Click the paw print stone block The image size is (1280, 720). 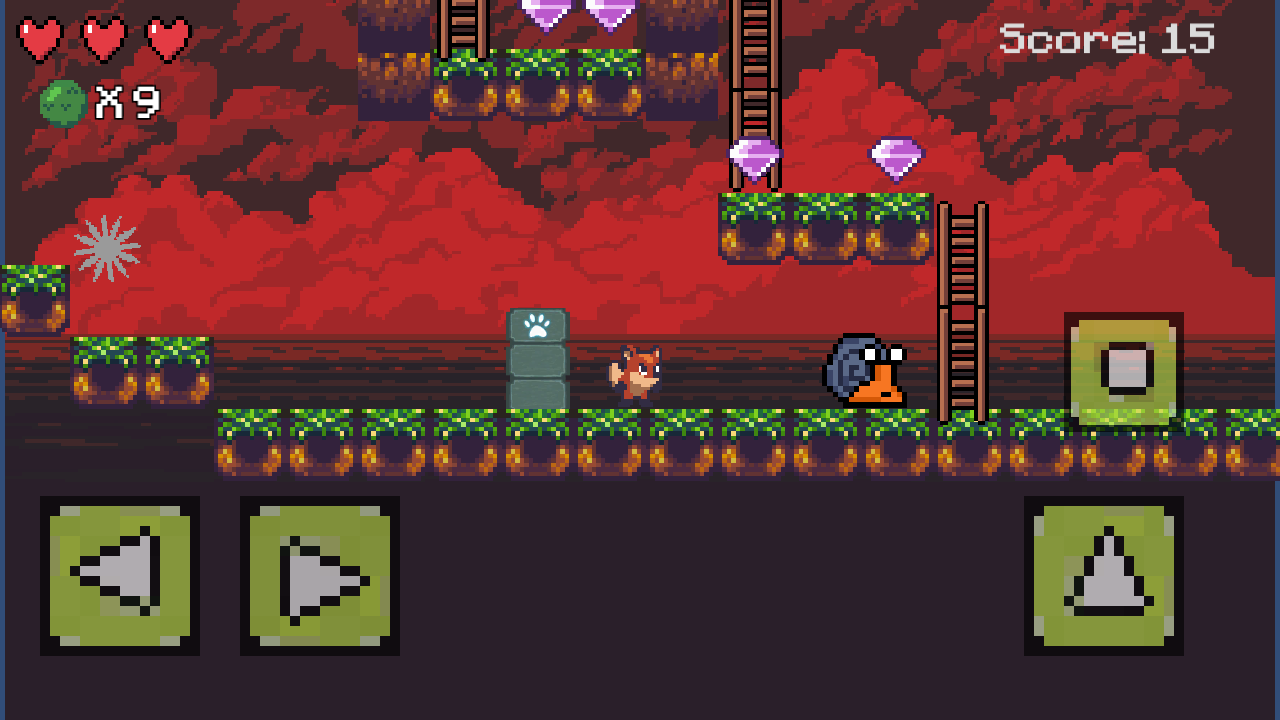coord(538,325)
